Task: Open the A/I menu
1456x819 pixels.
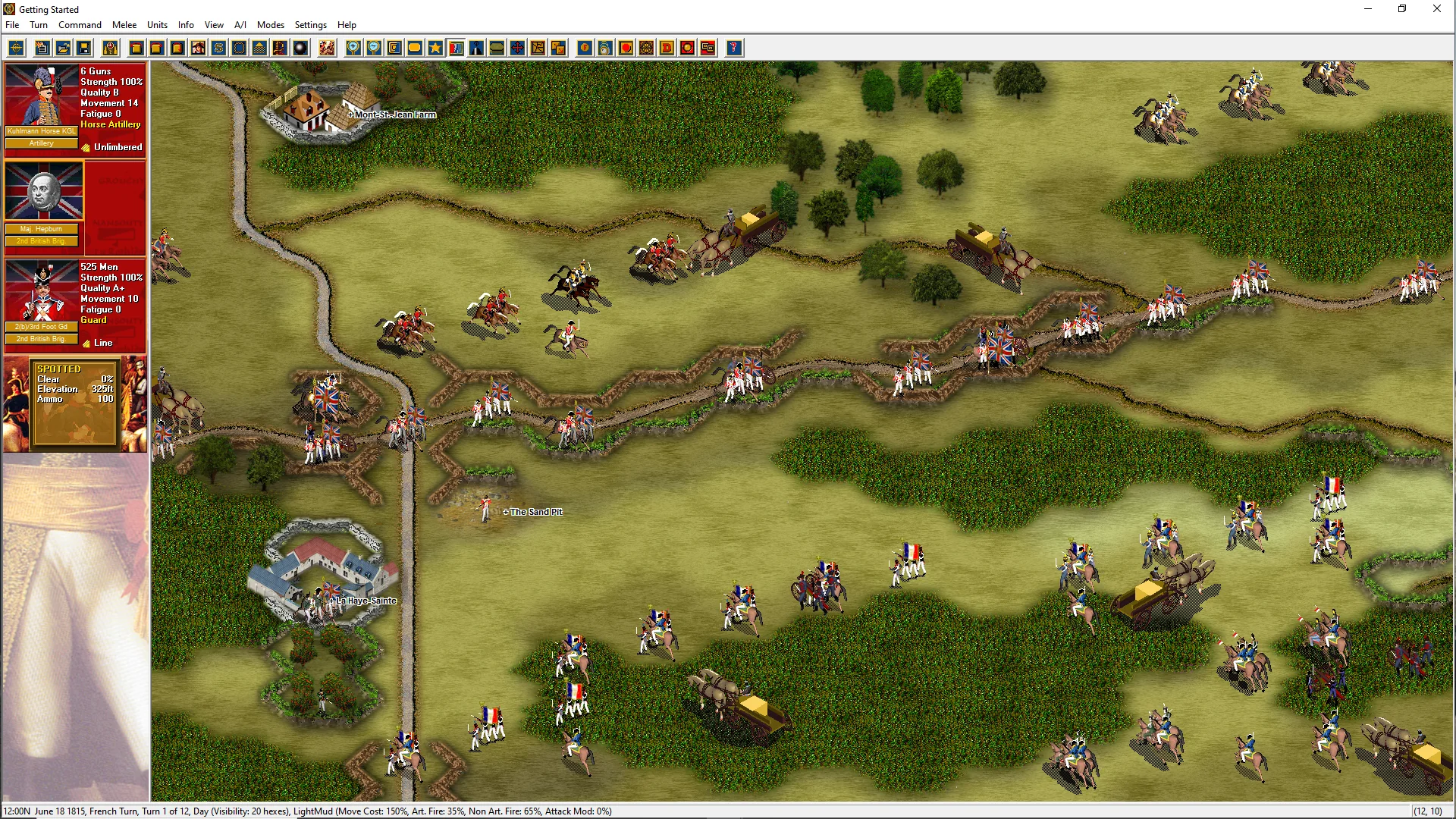Action: tap(240, 25)
